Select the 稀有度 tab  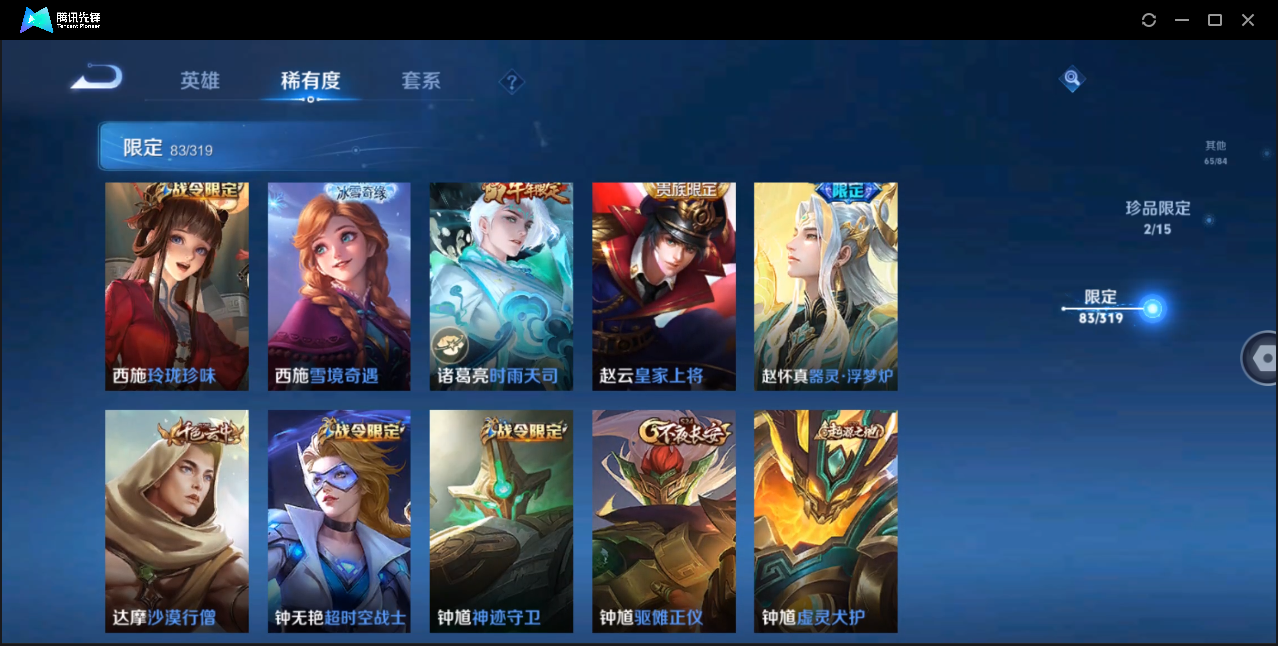tap(310, 81)
